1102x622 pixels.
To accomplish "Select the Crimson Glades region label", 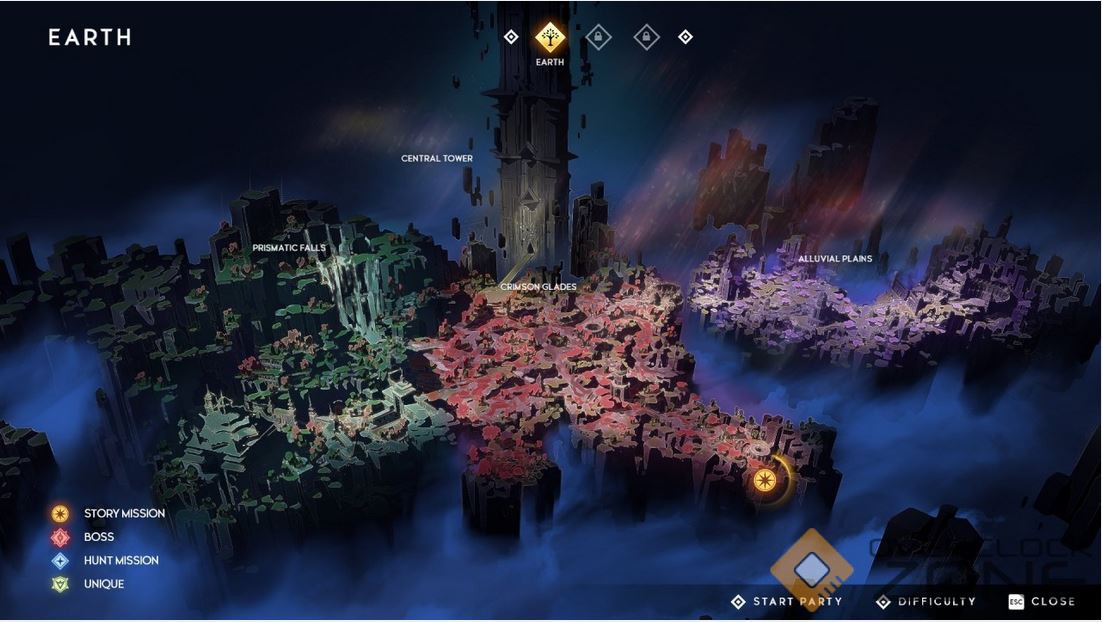I will pos(538,287).
